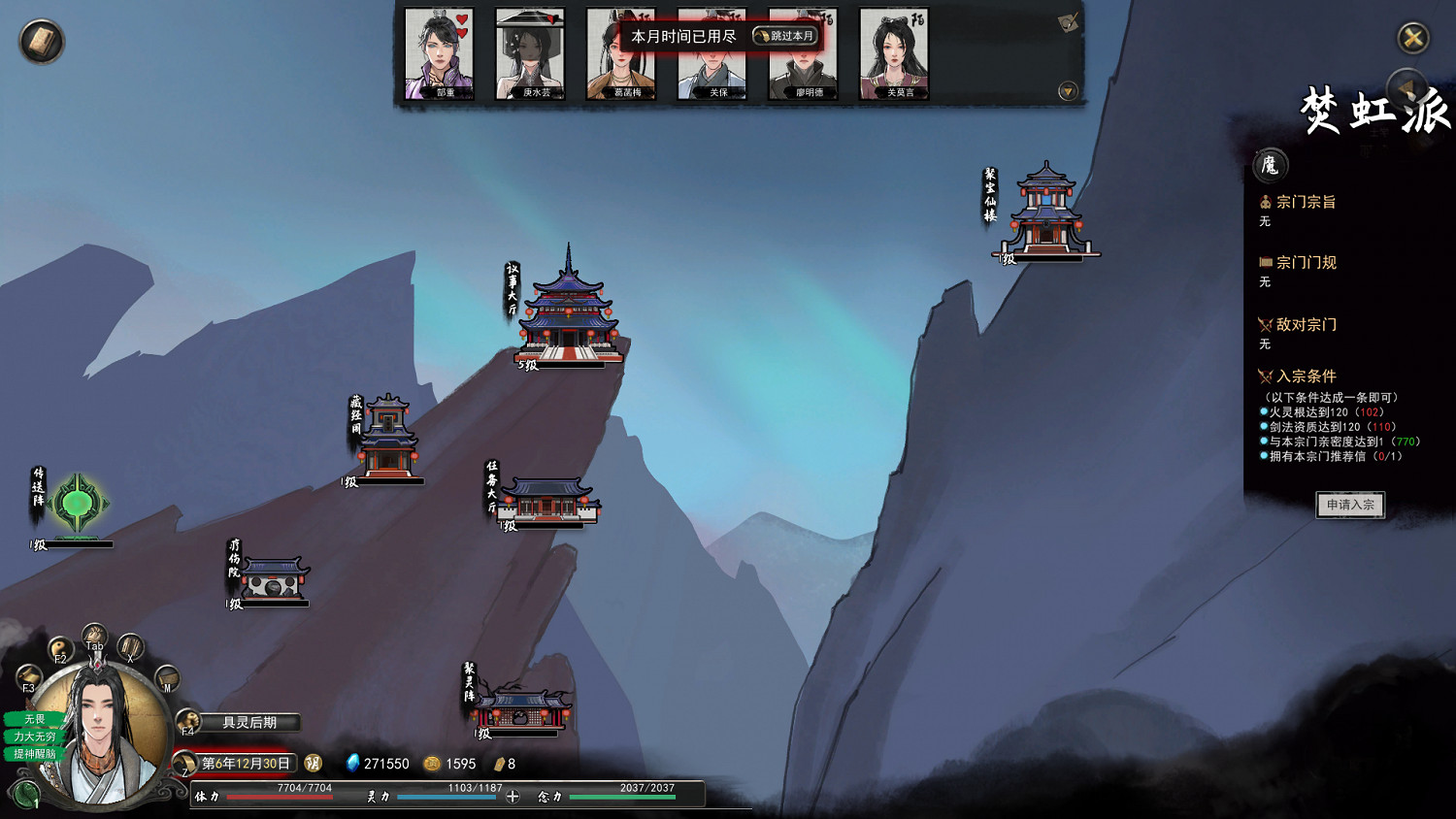1456x819 pixels.
Task: Enter the 藏经阁 scripture pavilion building
Action: pos(388,439)
